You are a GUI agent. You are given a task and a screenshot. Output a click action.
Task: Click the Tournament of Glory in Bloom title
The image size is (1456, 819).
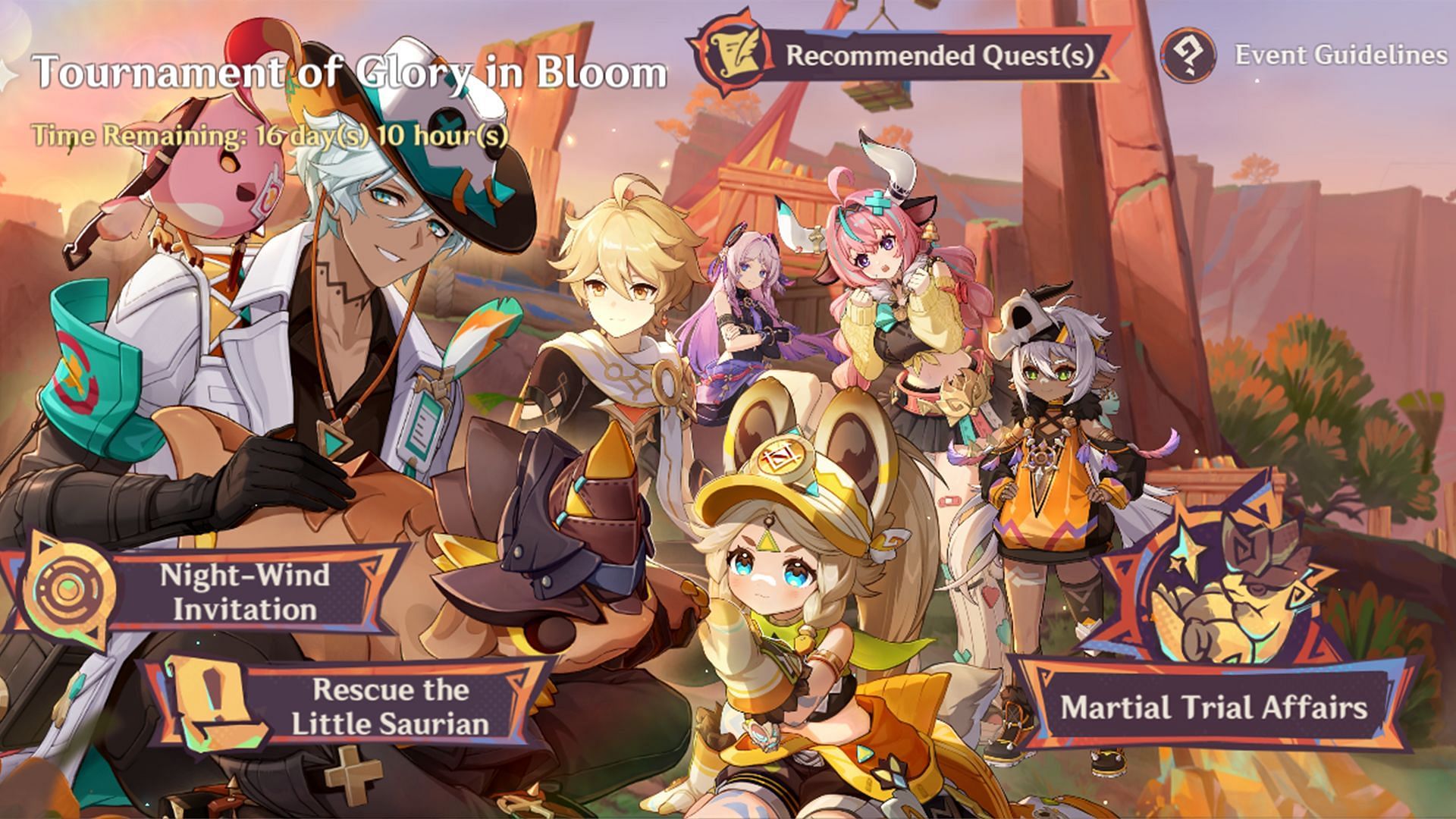pos(349,72)
